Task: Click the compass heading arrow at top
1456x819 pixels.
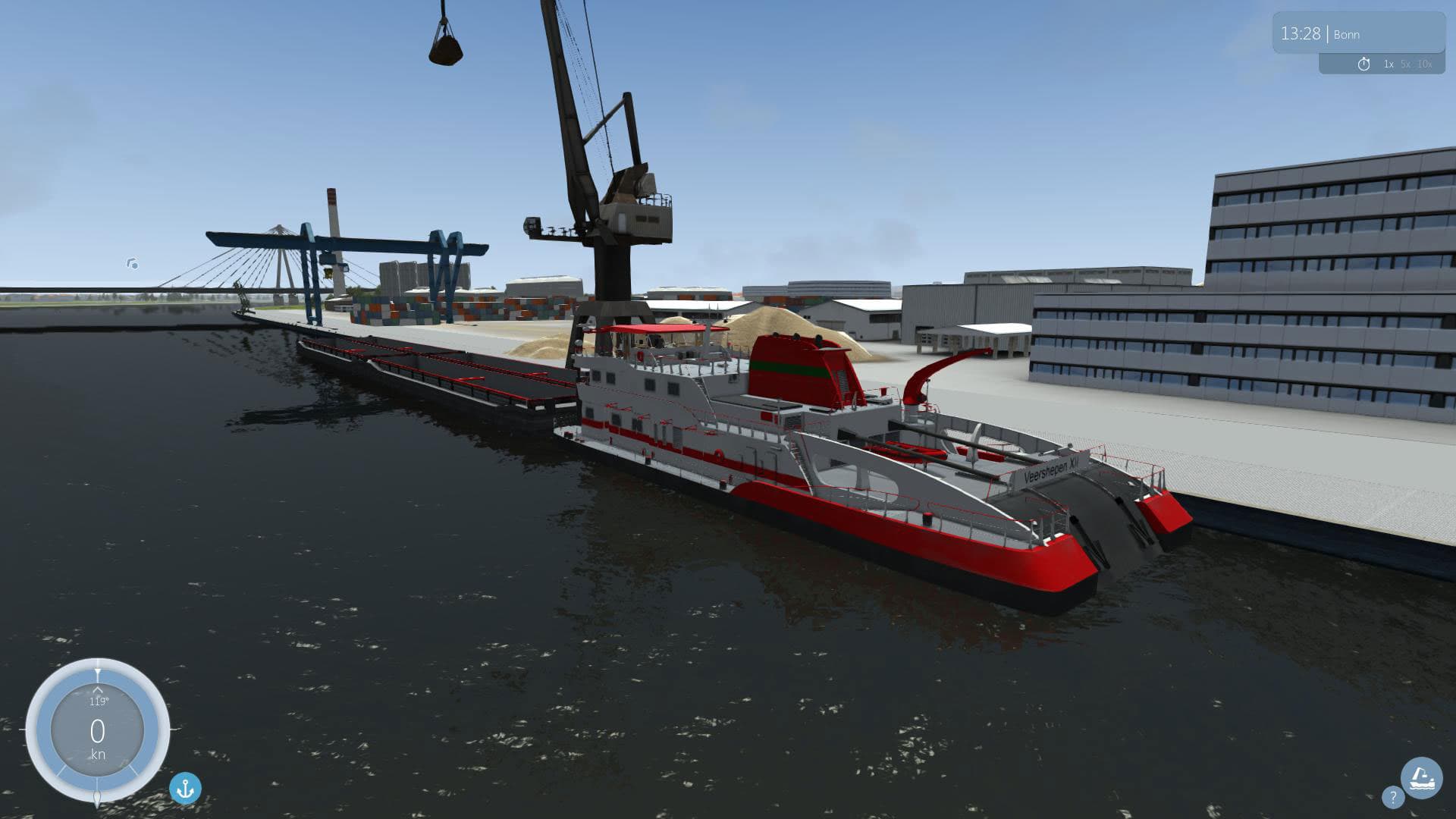Action: point(98,669)
